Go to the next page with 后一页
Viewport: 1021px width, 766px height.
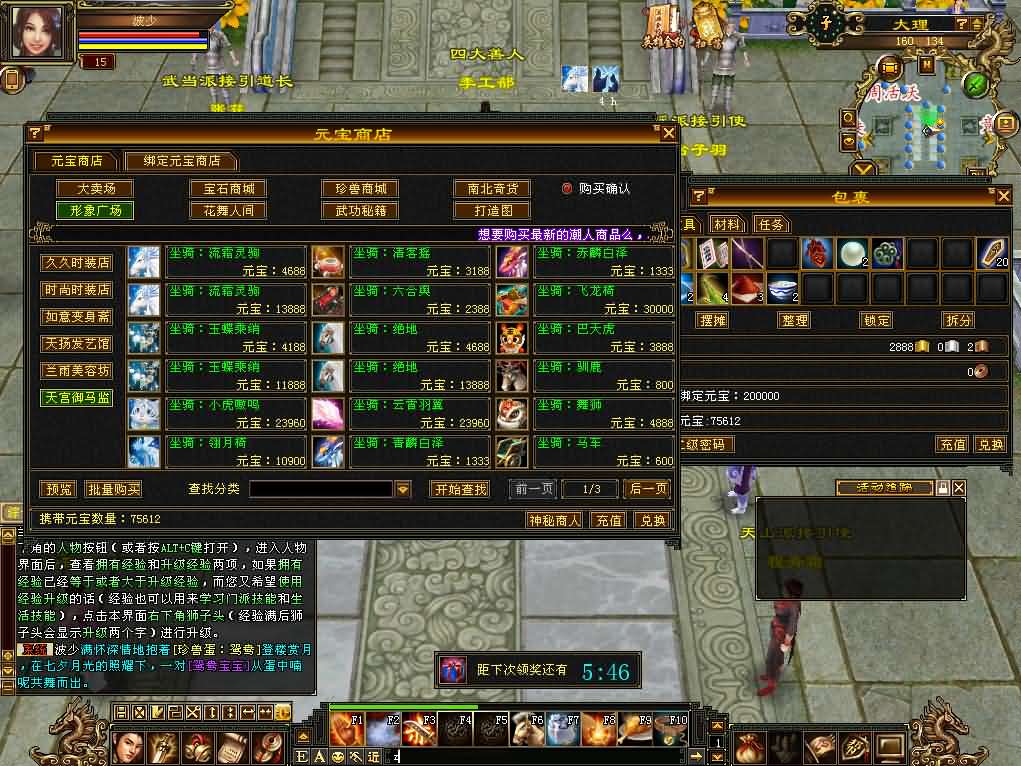(x=646, y=489)
